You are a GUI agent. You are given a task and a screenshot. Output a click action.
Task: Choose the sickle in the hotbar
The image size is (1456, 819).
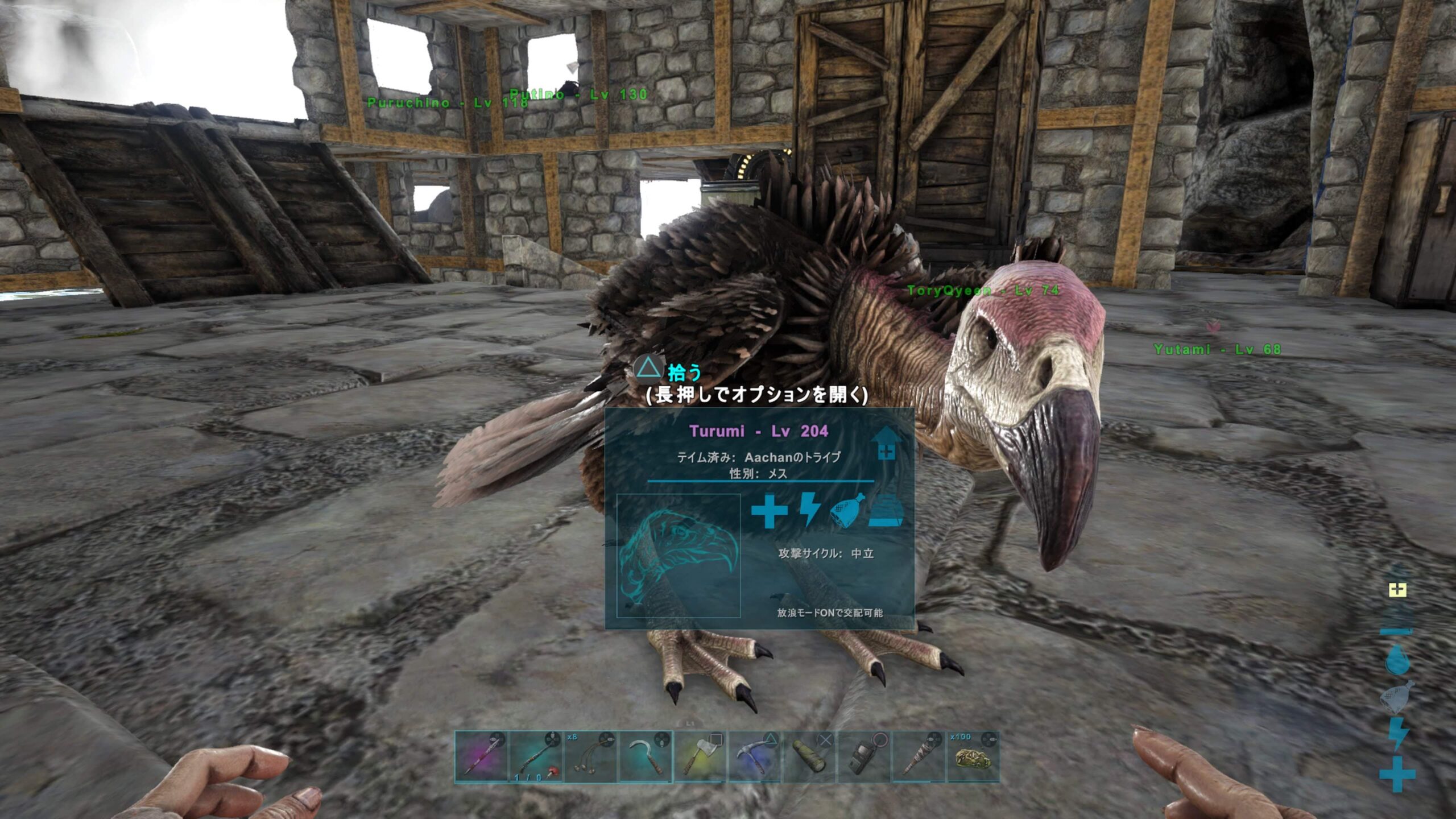click(x=645, y=757)
